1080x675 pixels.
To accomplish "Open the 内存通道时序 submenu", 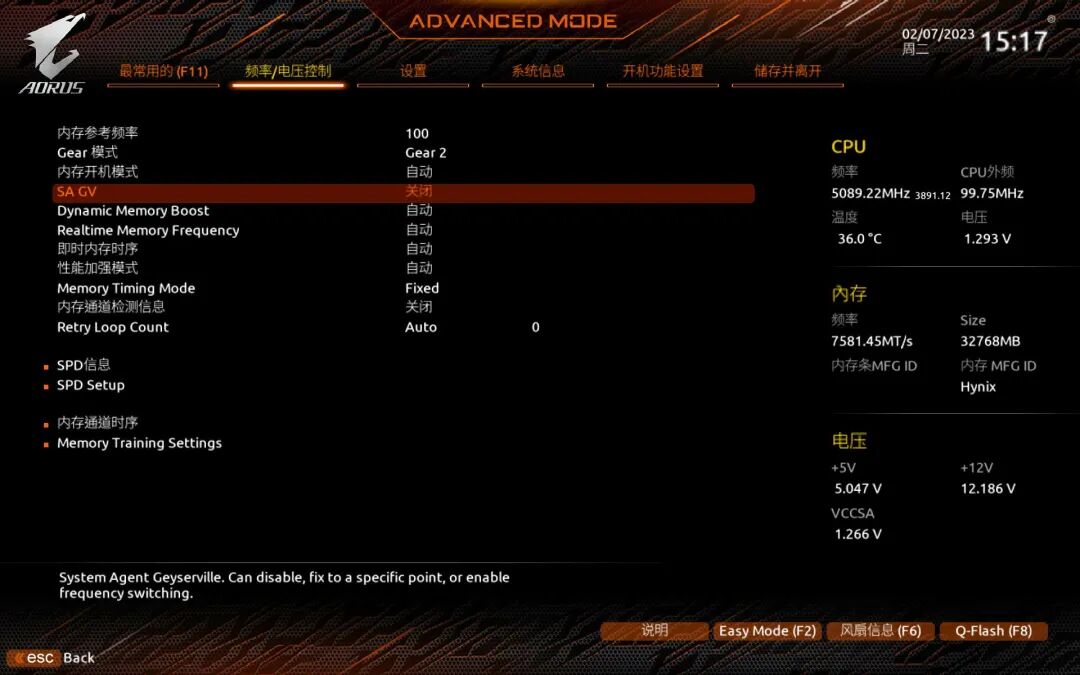I will (x=97, y=423).
